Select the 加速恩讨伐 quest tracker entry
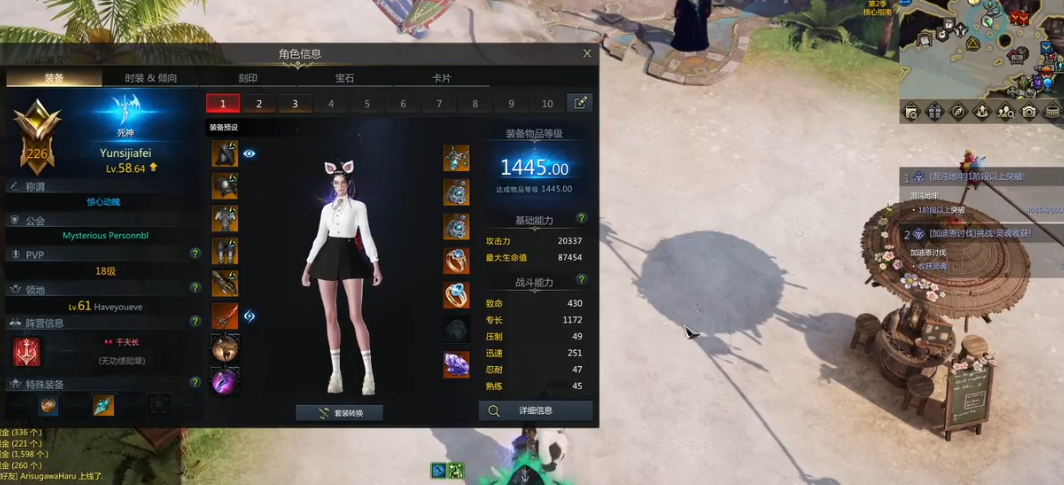 pos(979,233)
